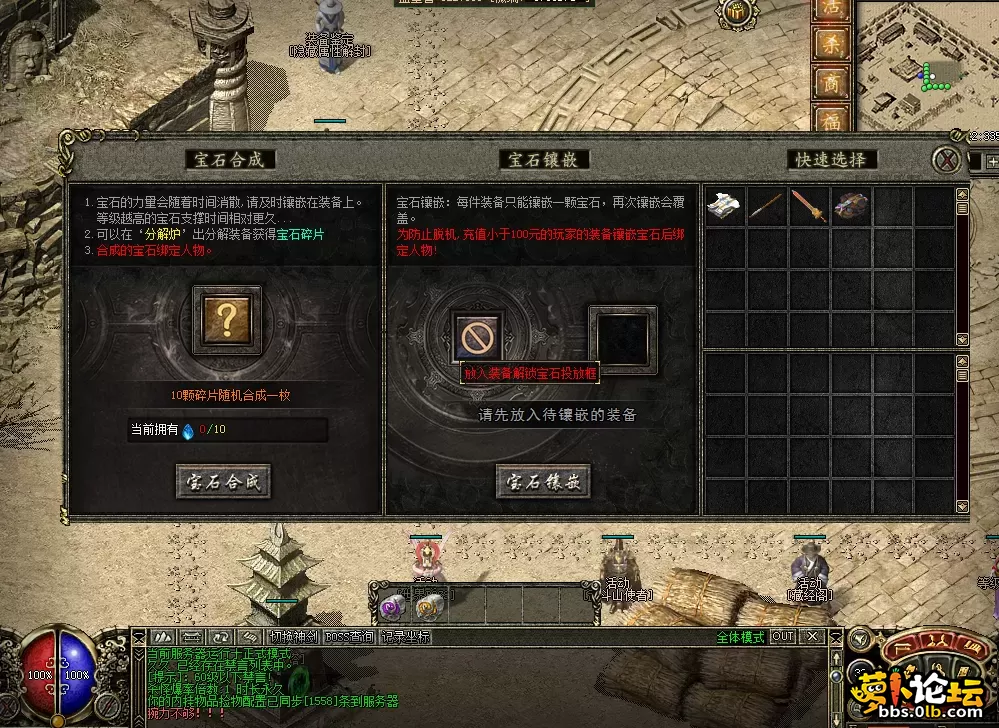Click the locked equipment slot with prohibition sign
This screenshot has width=999, height=728.
click(x=476, y=337)
